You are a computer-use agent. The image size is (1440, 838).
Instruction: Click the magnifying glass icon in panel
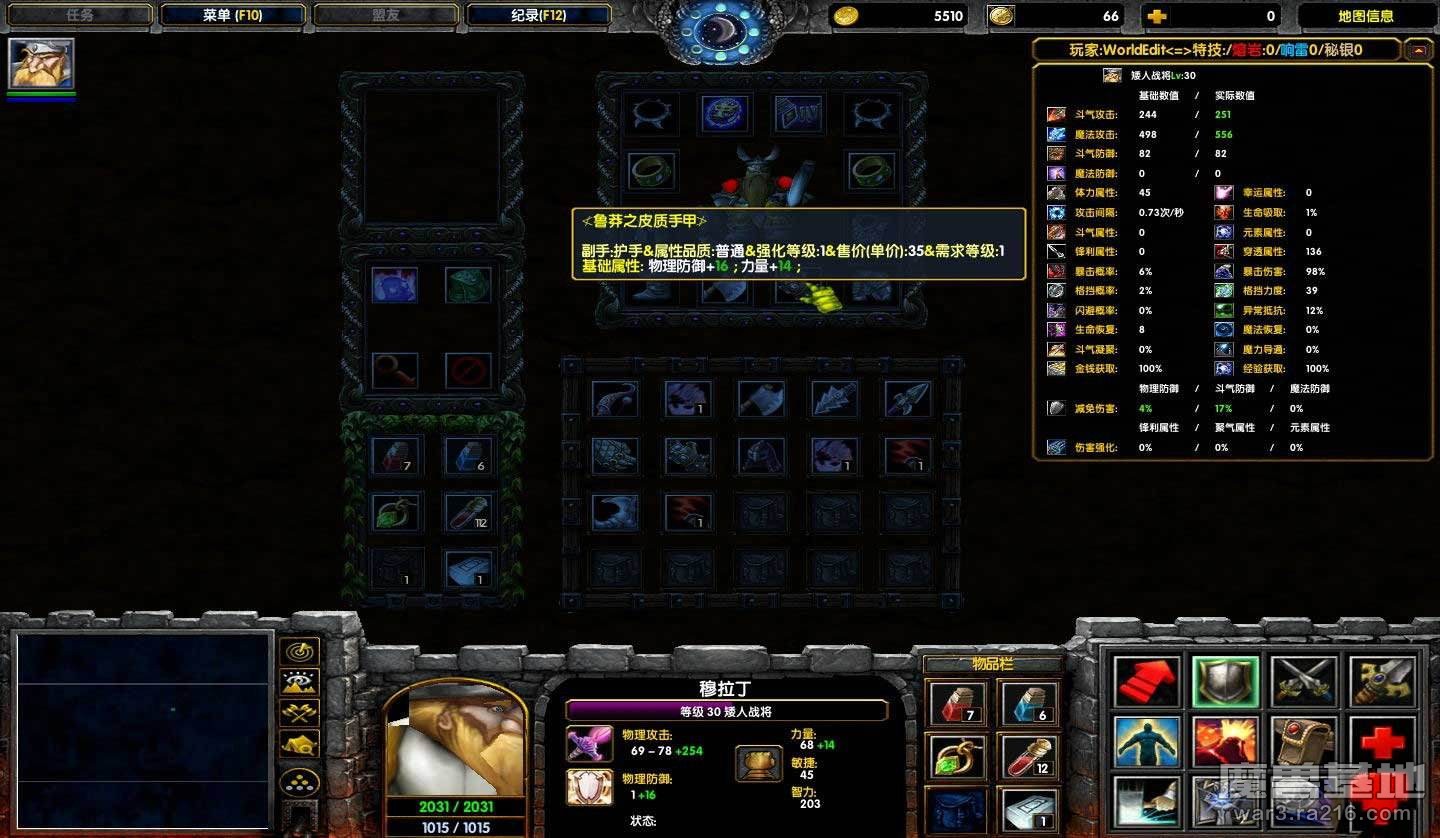click(394, 370)
